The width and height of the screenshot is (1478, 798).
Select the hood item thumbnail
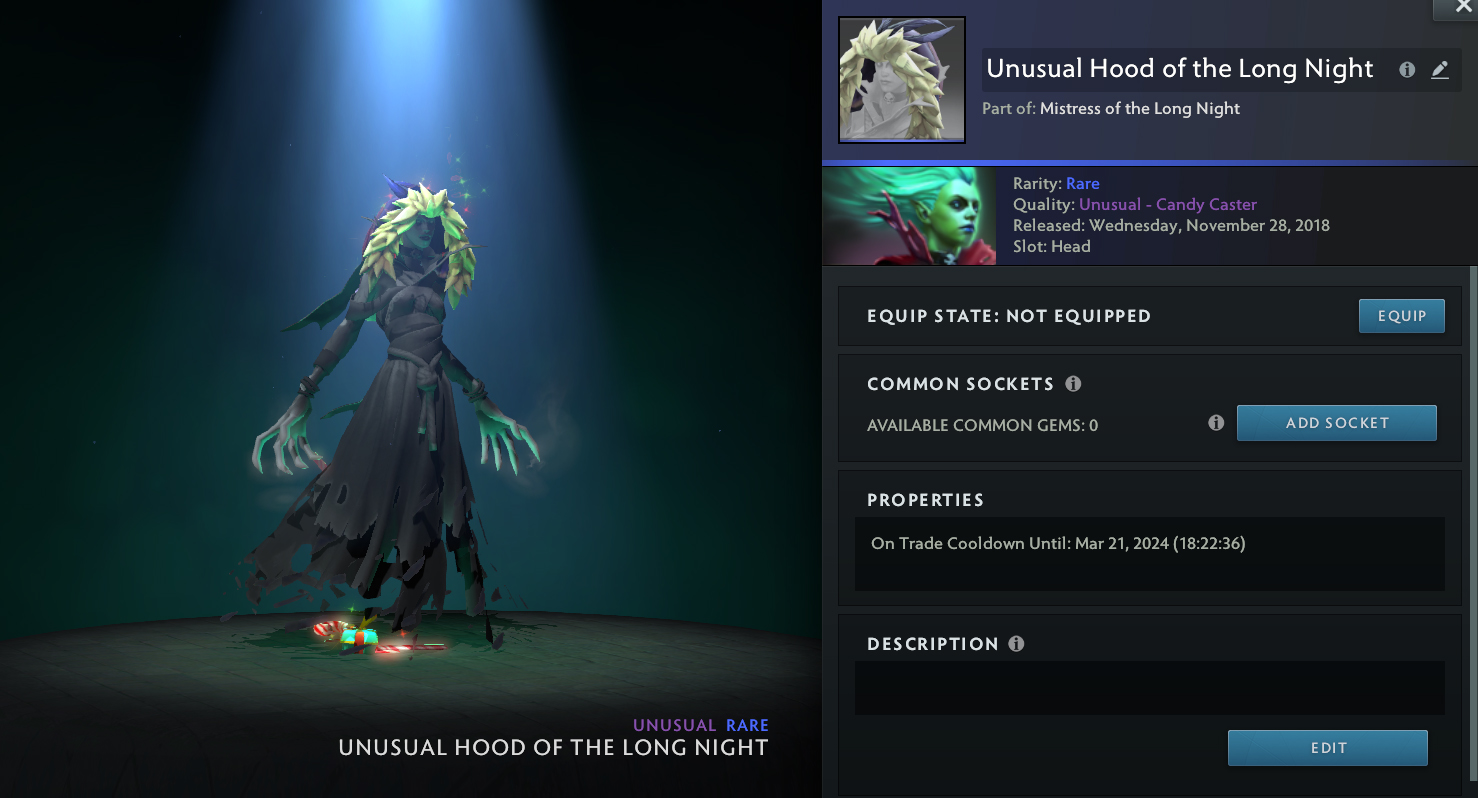901,80
